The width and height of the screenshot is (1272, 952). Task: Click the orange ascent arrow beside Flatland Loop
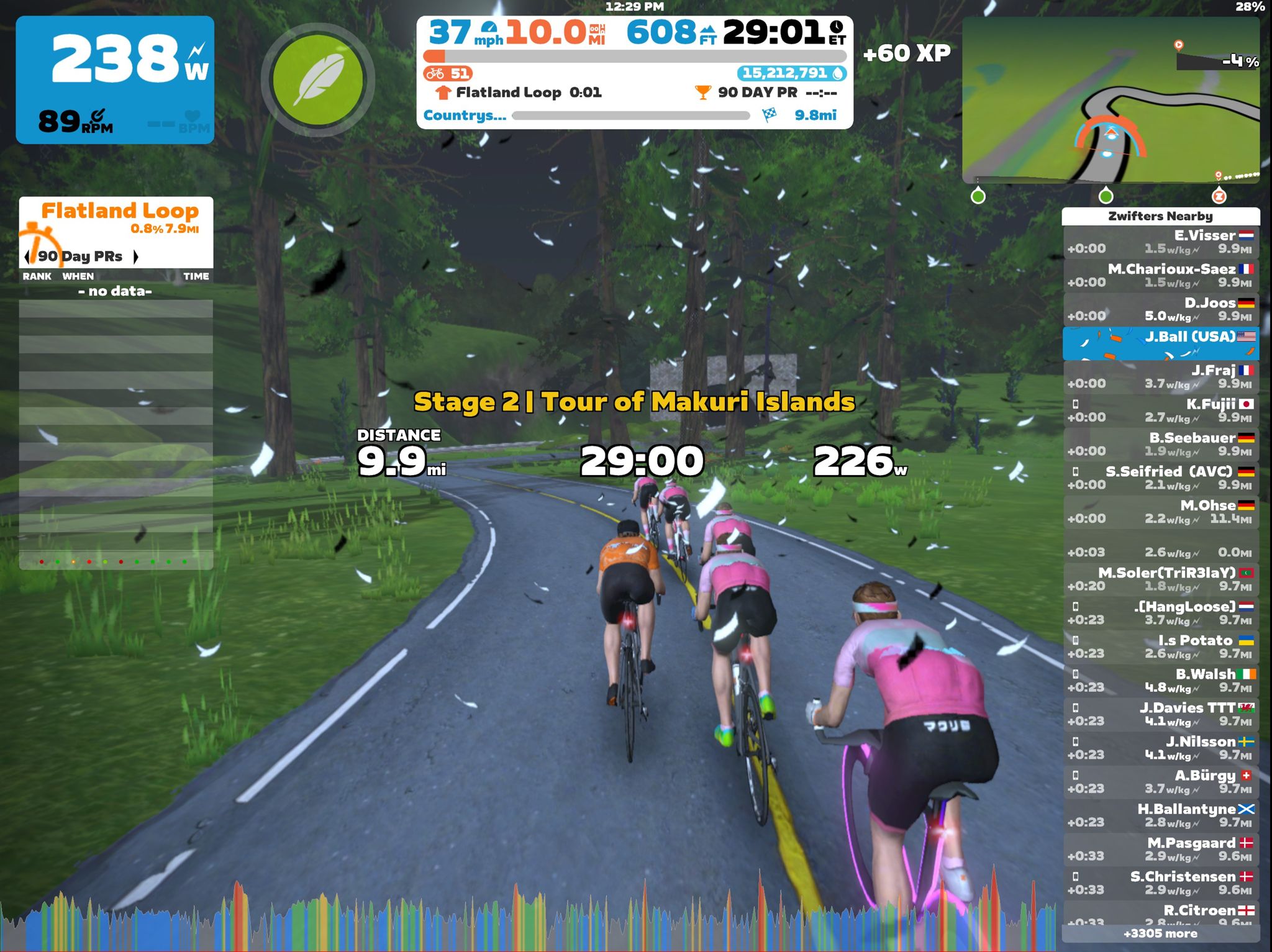(x=442, y=93)
